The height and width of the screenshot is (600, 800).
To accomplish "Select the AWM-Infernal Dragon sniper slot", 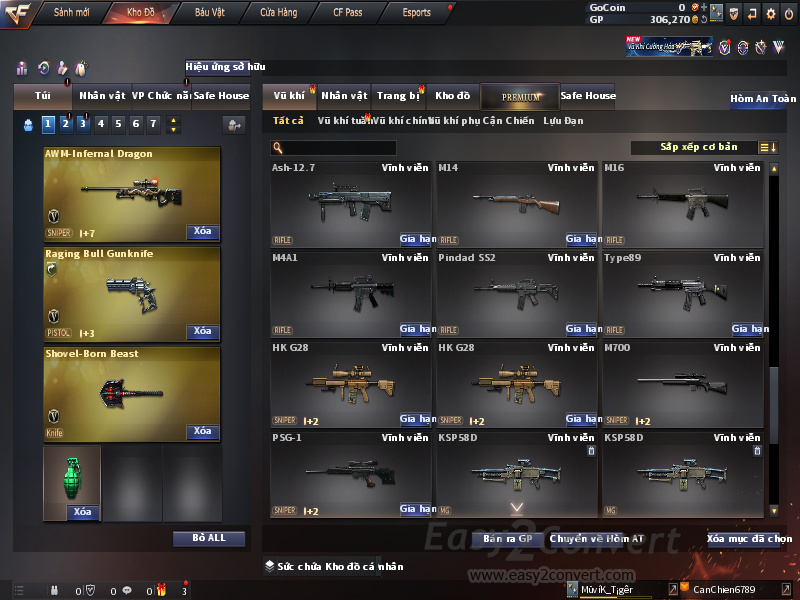I will (131, 190).
